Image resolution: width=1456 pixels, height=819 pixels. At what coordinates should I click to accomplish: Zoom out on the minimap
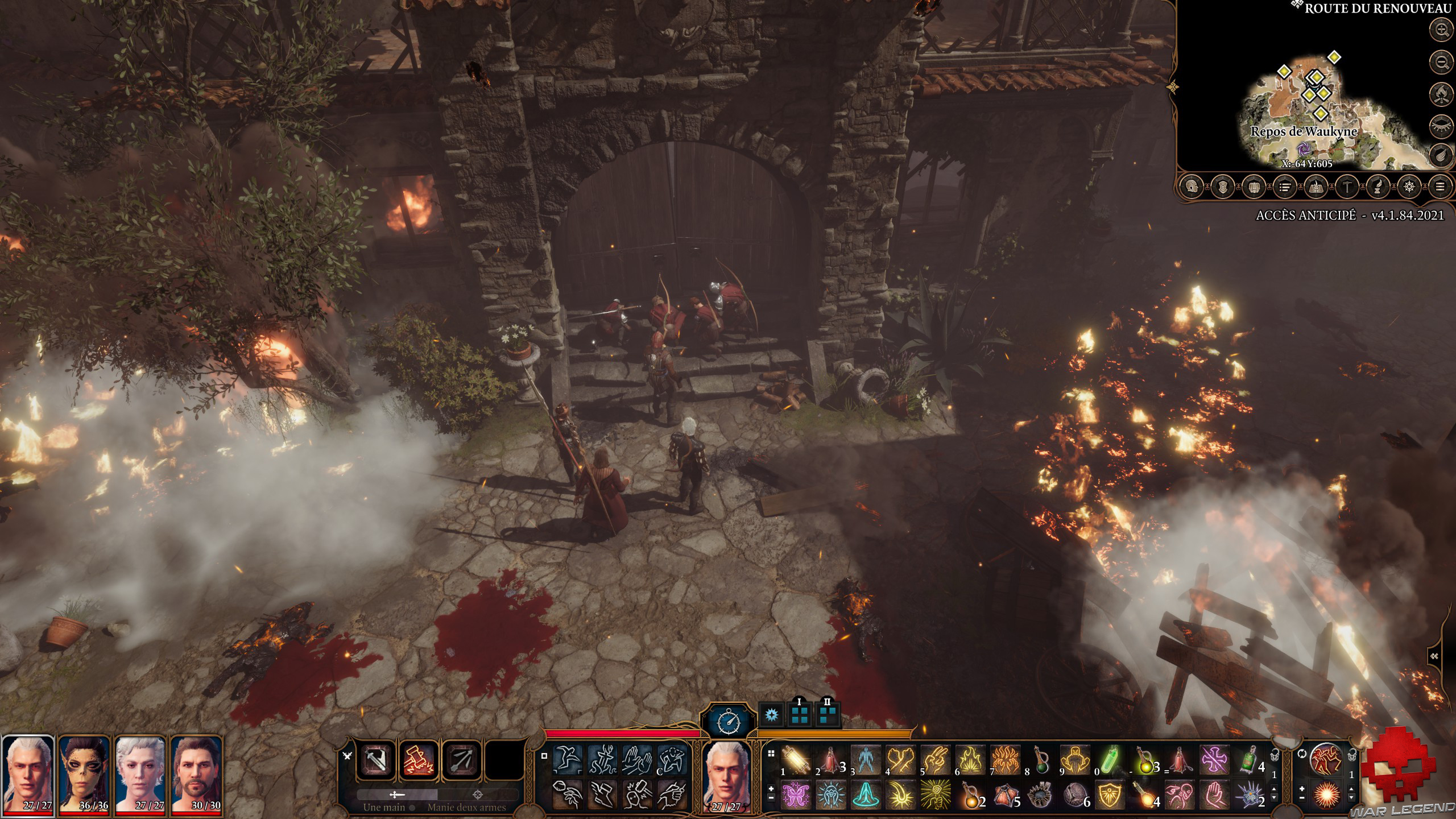1441,62
